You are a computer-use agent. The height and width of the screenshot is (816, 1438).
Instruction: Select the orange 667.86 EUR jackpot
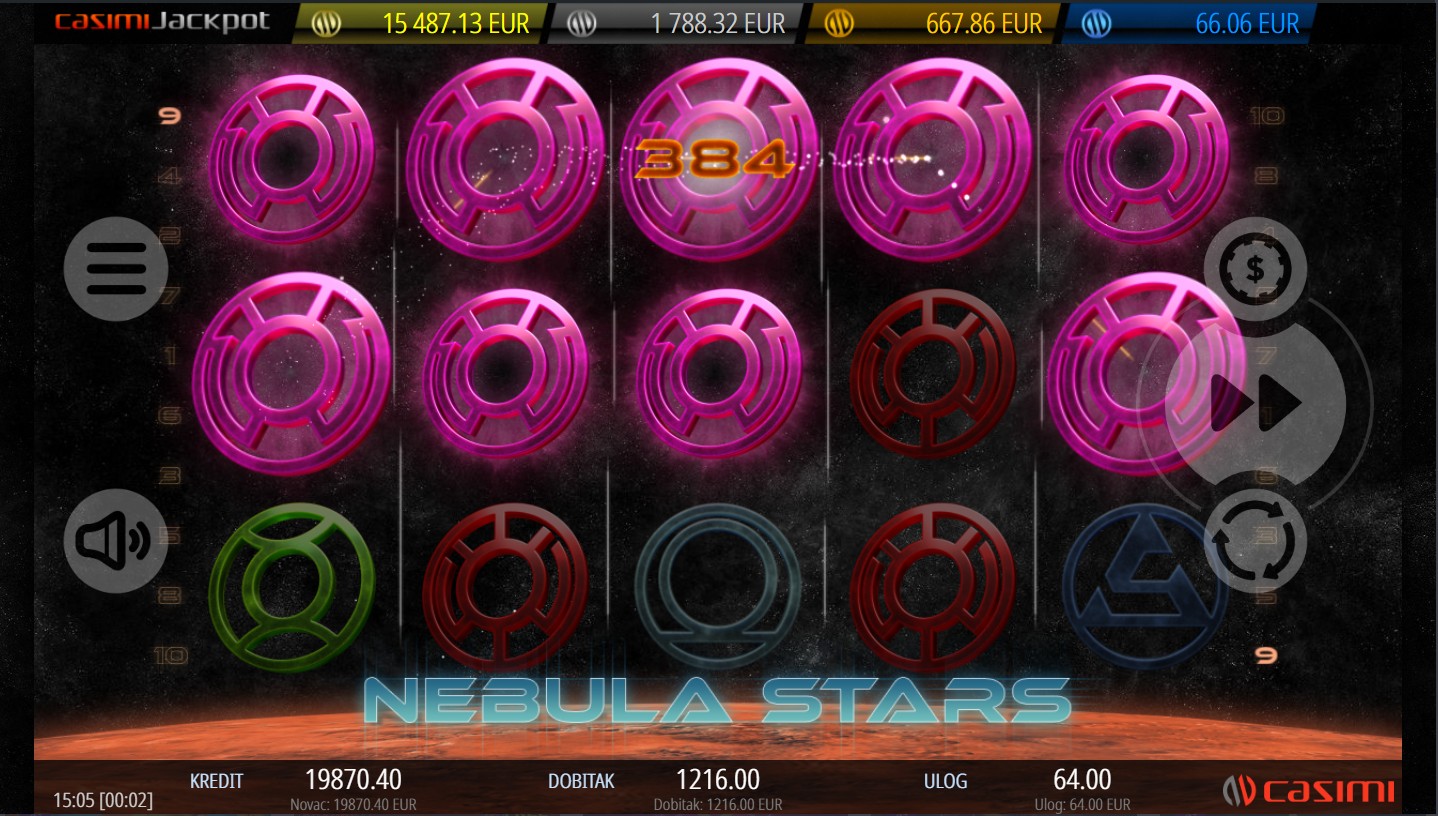934,23
